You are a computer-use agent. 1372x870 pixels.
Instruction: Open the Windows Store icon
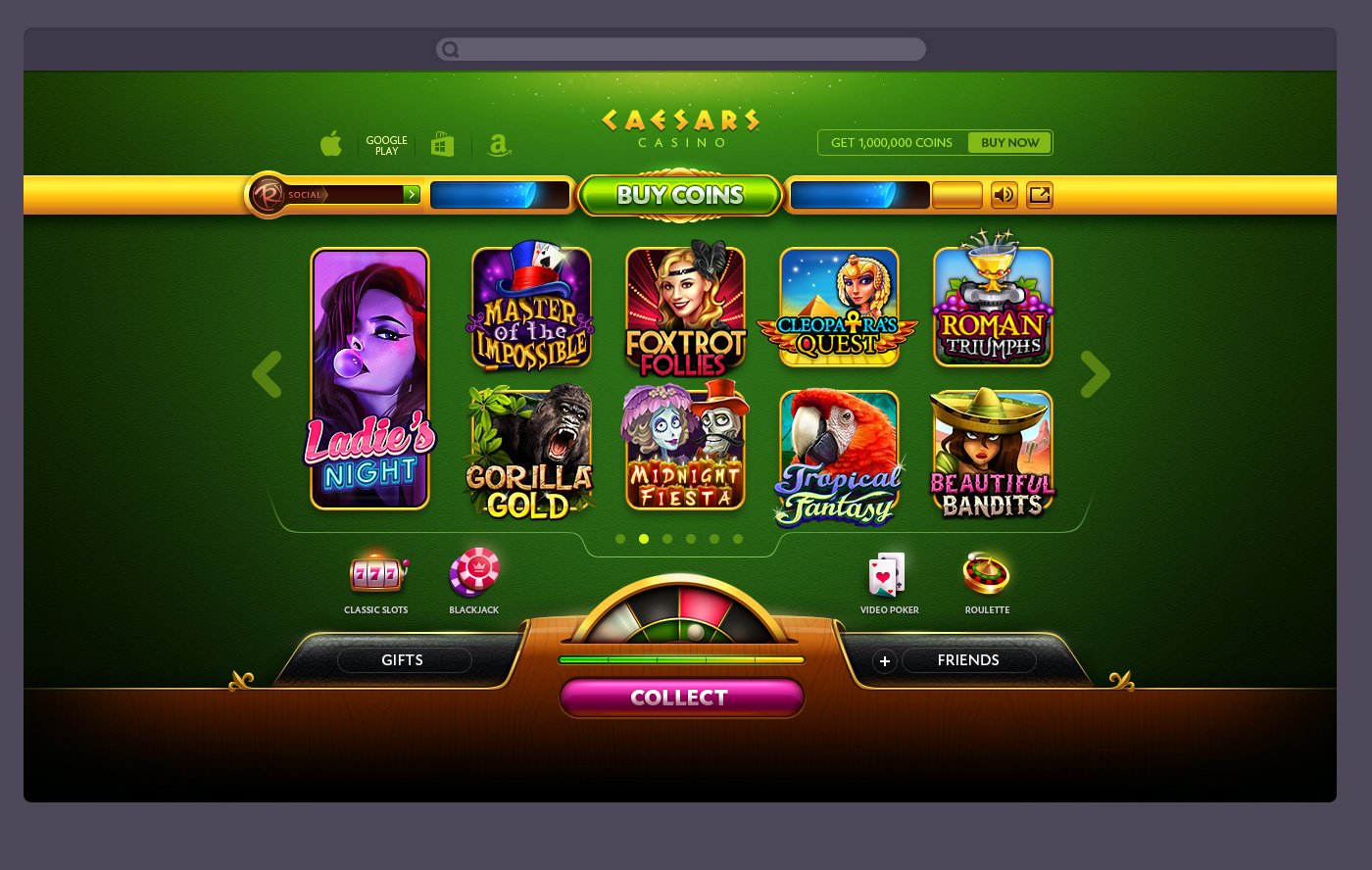tap(443, 143)
